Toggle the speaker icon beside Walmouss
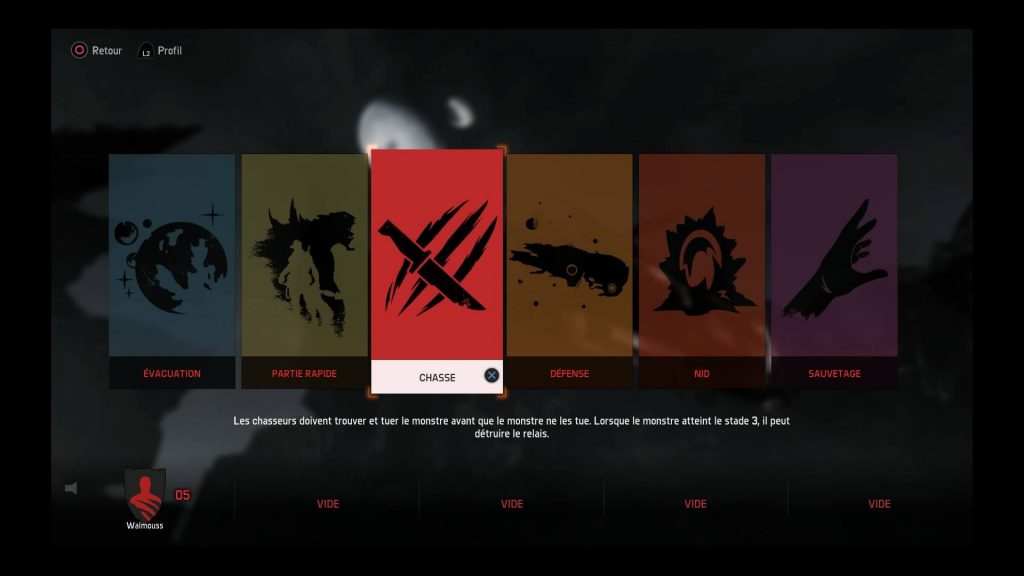This screenshot has height=576, width=1024. 71,488
